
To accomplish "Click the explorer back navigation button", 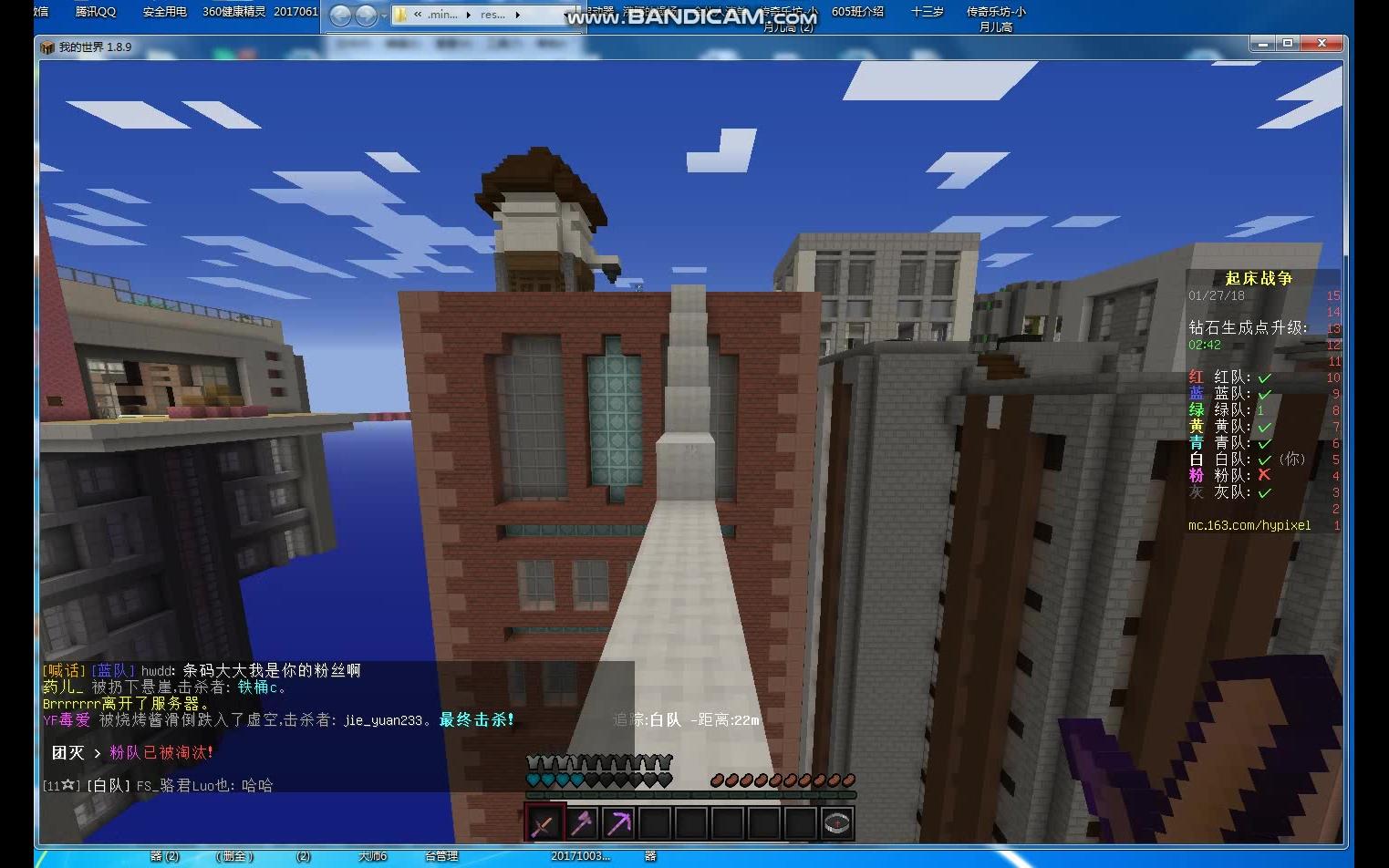I will (339, 15).
